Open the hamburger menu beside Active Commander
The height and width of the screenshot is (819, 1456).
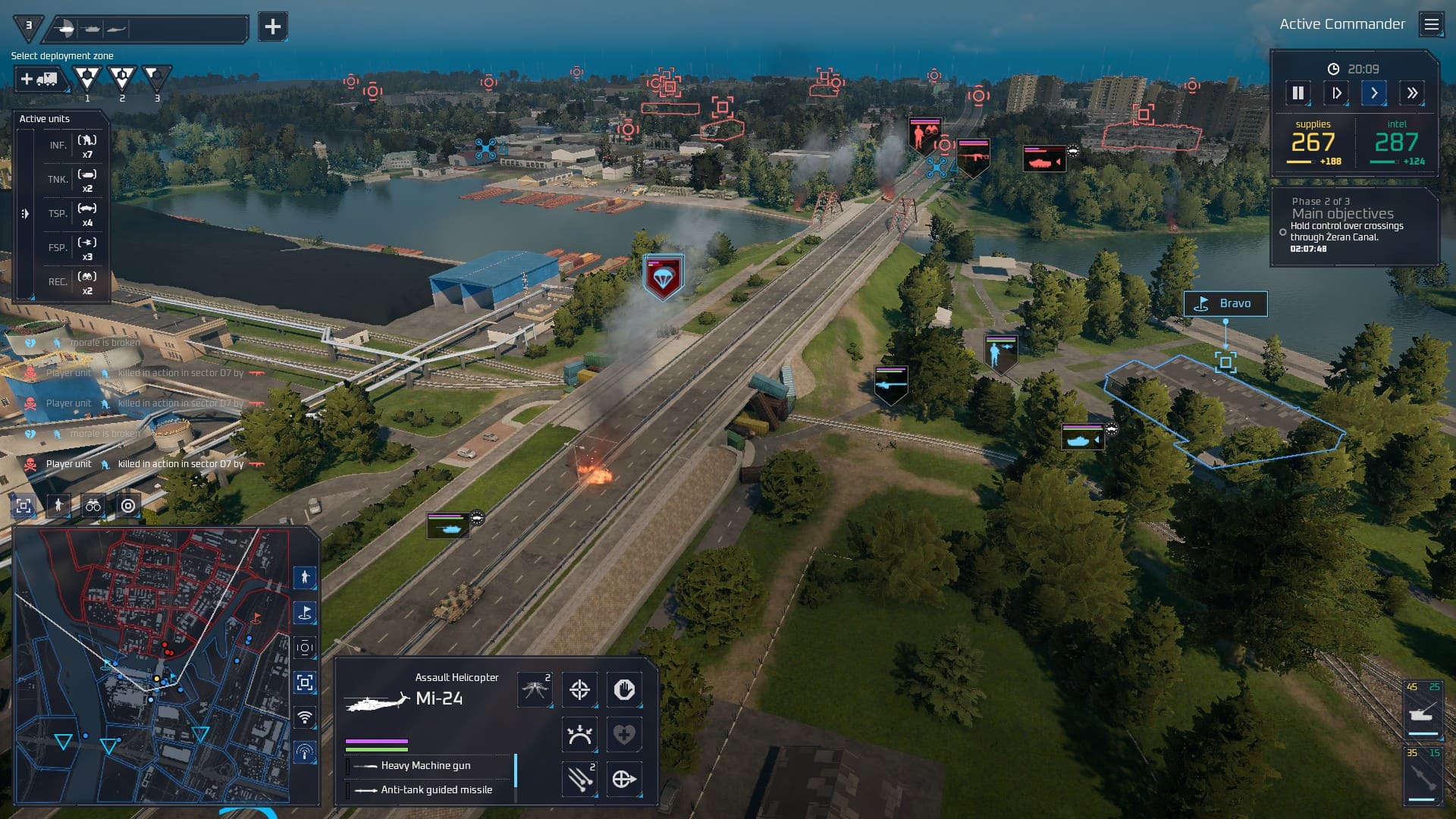pyautogui.click(x=1431, y=25)
